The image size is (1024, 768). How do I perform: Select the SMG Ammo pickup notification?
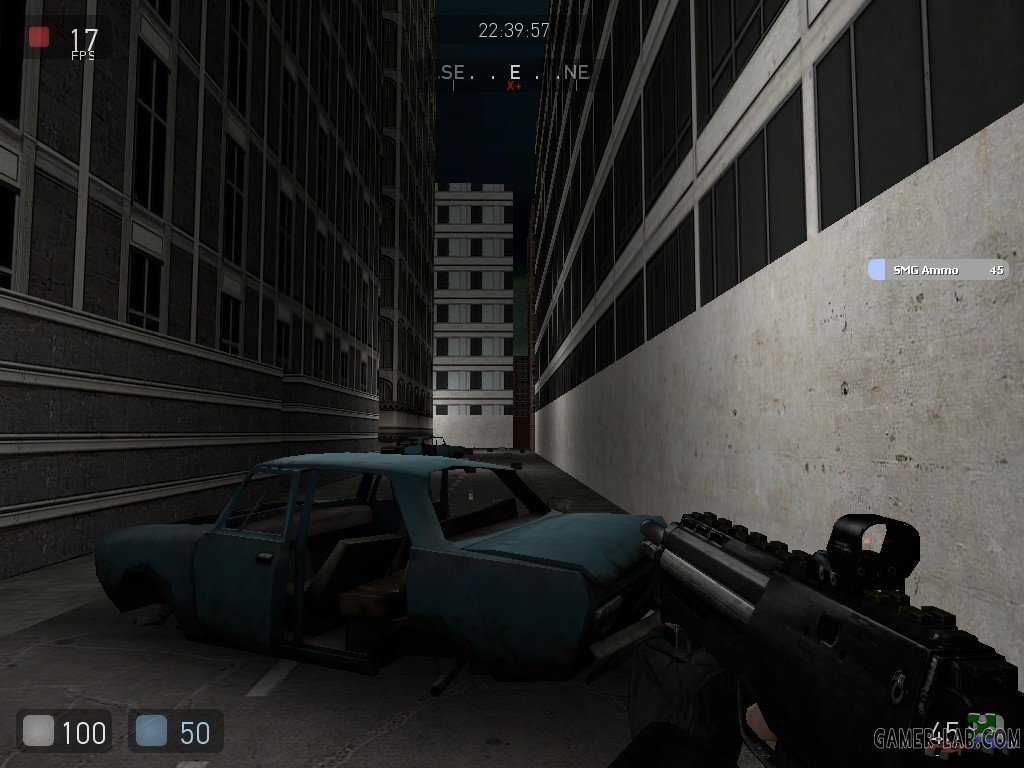(937, 270)
